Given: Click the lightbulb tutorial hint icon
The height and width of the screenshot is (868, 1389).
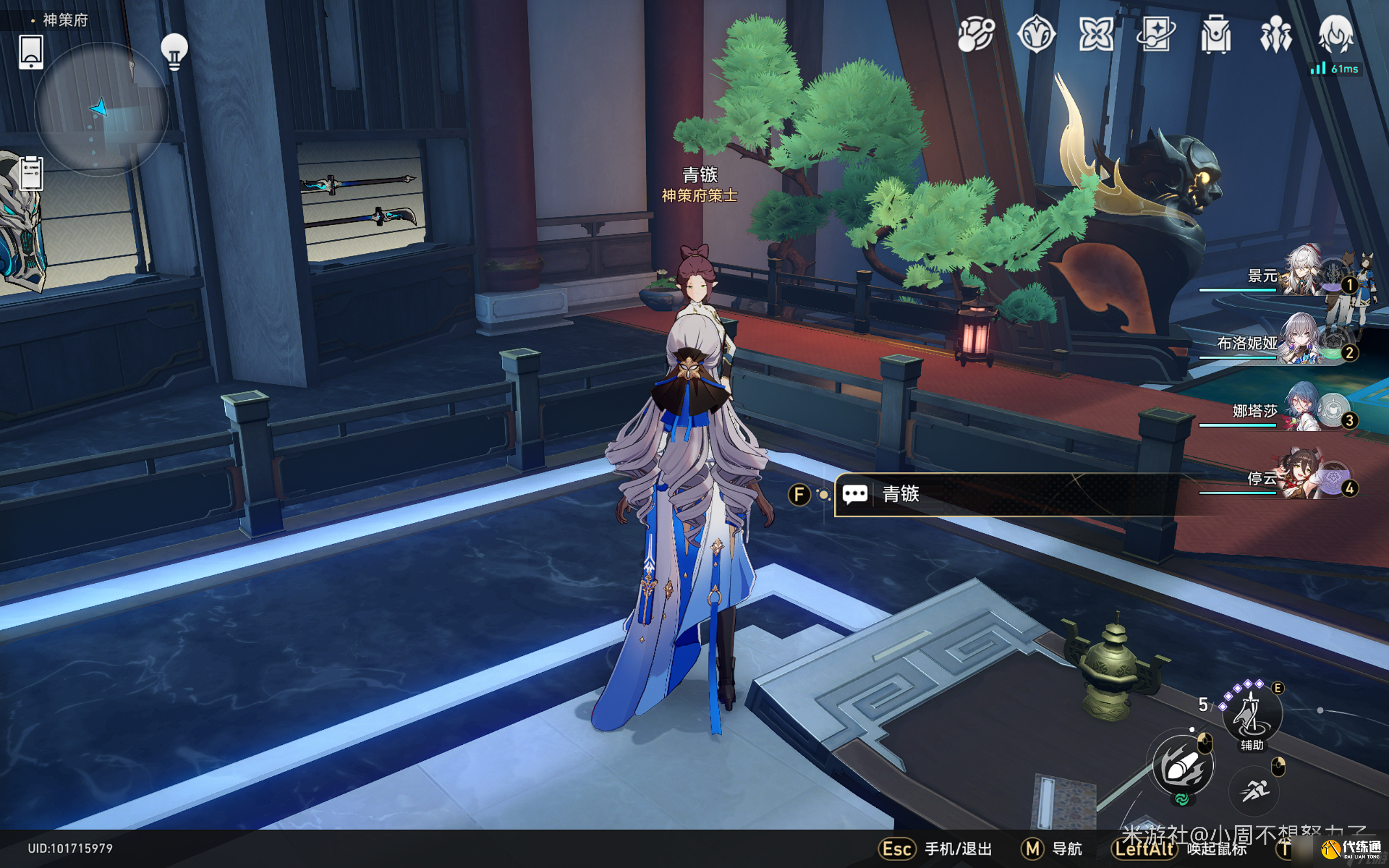Looking at the screenshot, I should [x=174, y=52].
